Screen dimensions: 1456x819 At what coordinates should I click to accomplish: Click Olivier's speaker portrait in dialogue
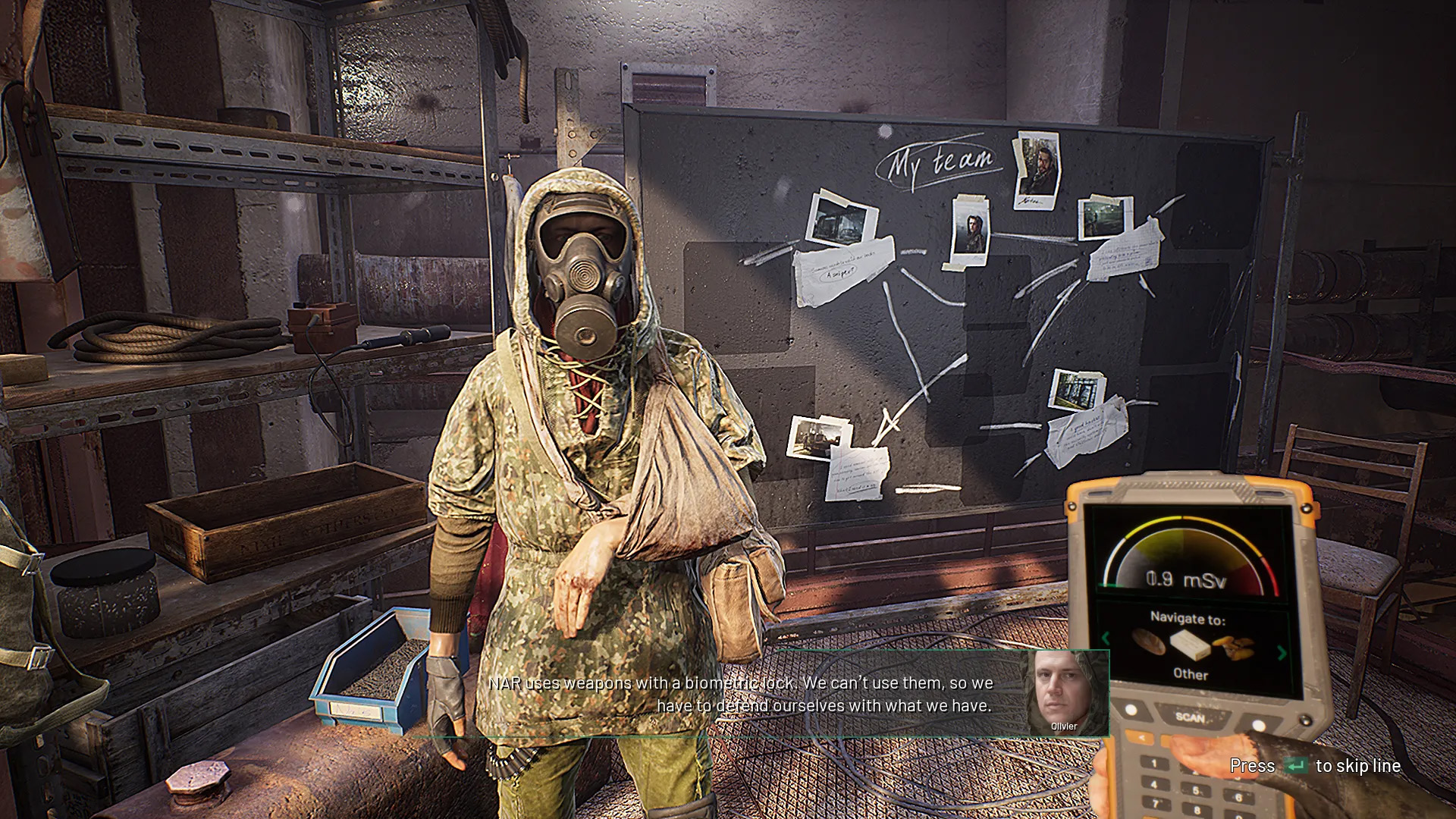1063,692
